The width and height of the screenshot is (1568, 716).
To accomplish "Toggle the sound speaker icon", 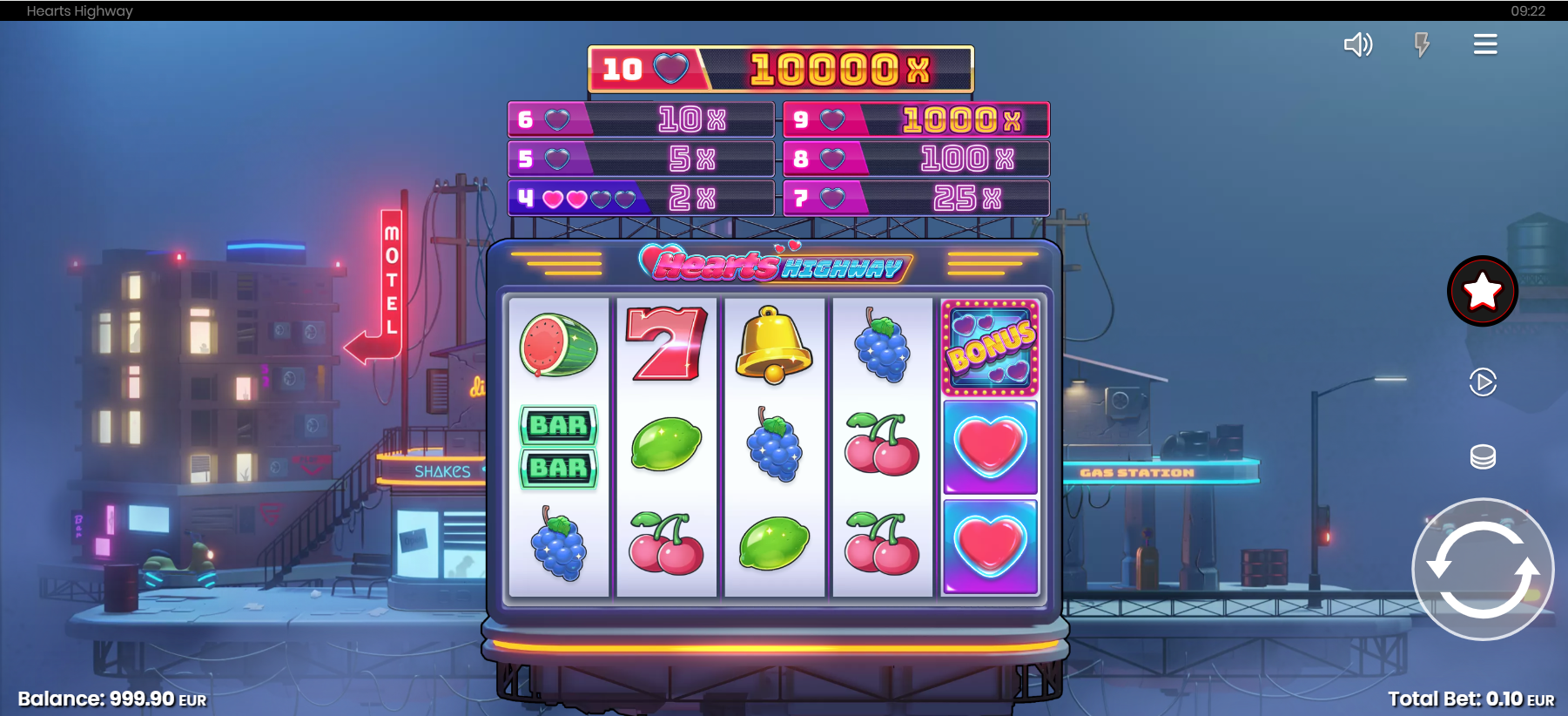I will 1357,44.
